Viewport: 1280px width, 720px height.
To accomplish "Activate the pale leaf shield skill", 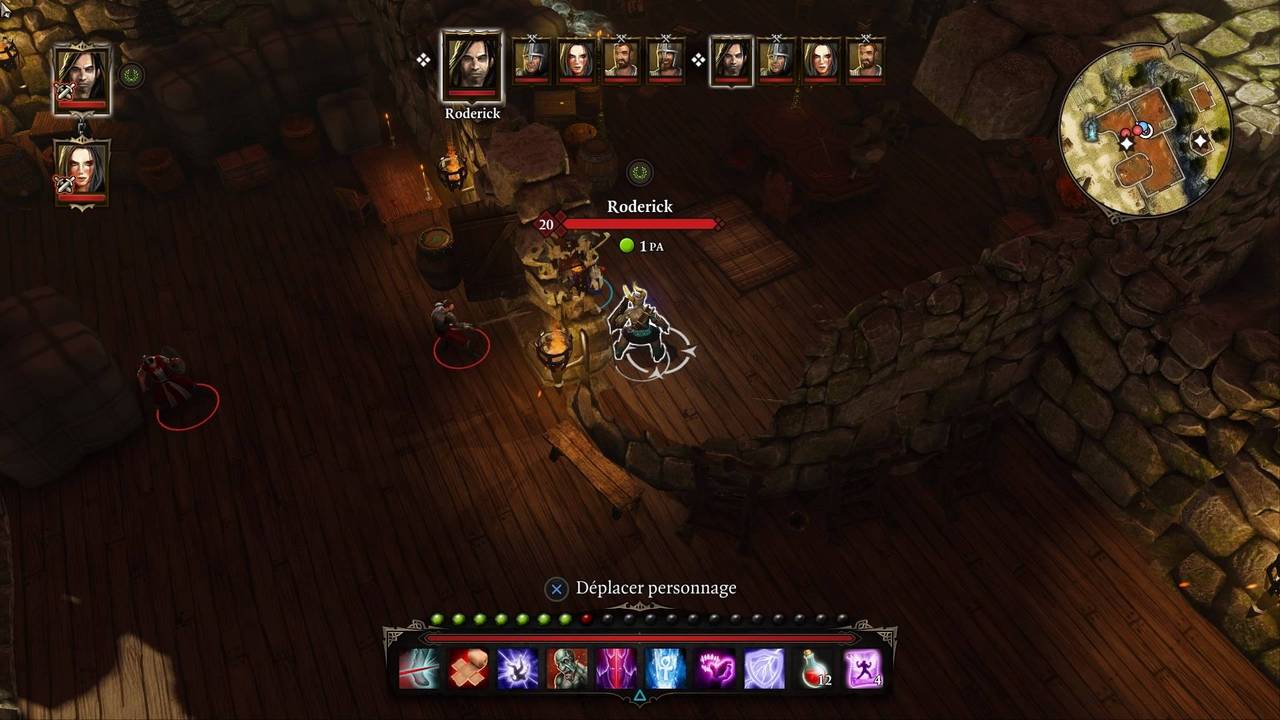I will (764, 668).
